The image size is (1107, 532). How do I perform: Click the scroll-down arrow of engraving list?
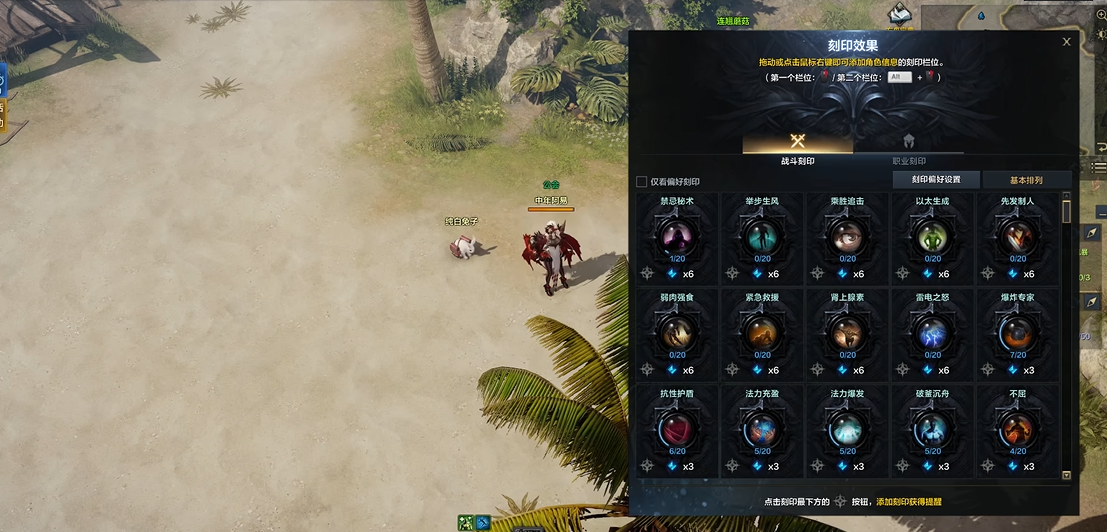[1066, 475]
